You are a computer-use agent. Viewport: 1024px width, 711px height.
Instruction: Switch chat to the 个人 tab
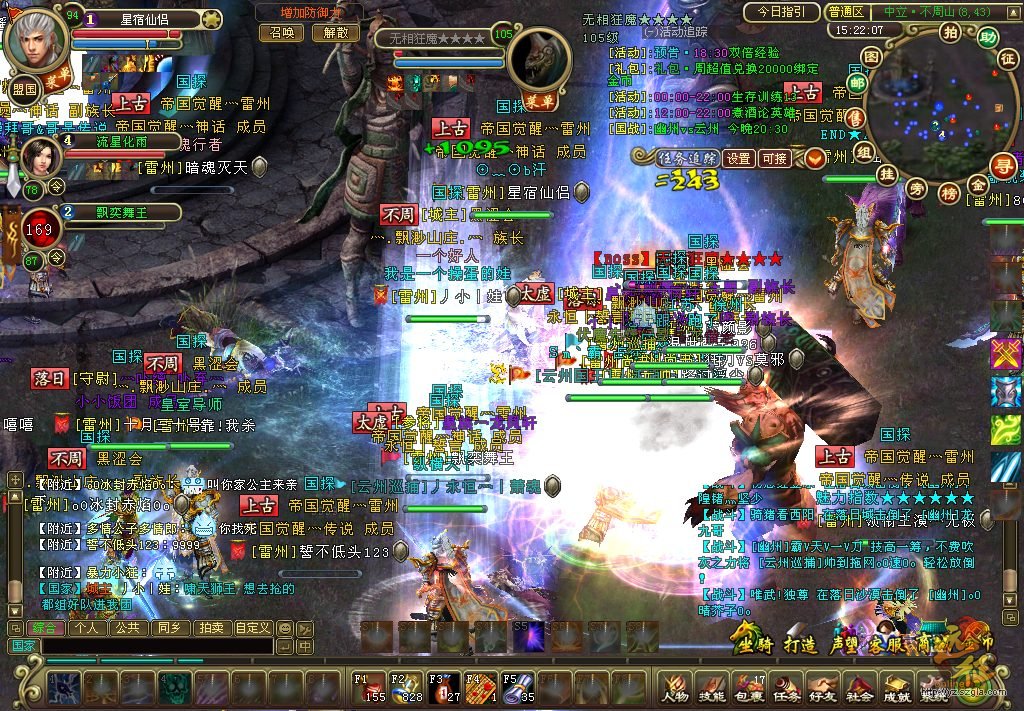pyautogui.click(x=86, y=628)
